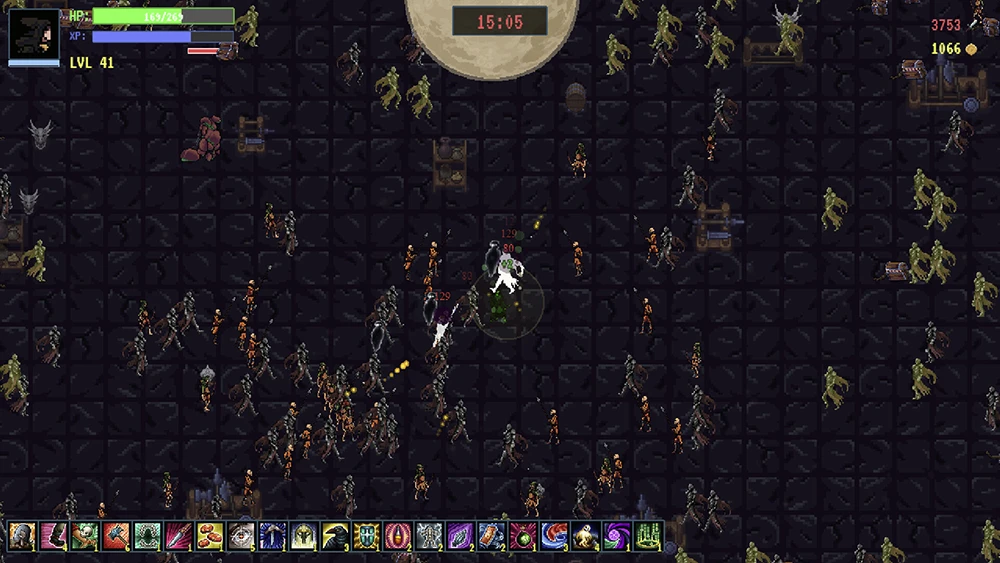Choose the lightning armor icon

[x=429, y=536]
